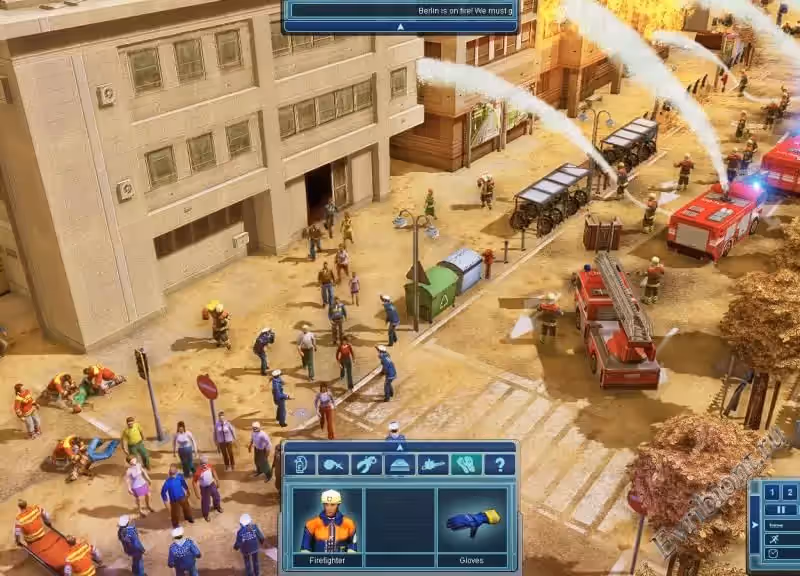Select group number 1 button
The image size is (800, 576).
(x=771, y=491)
